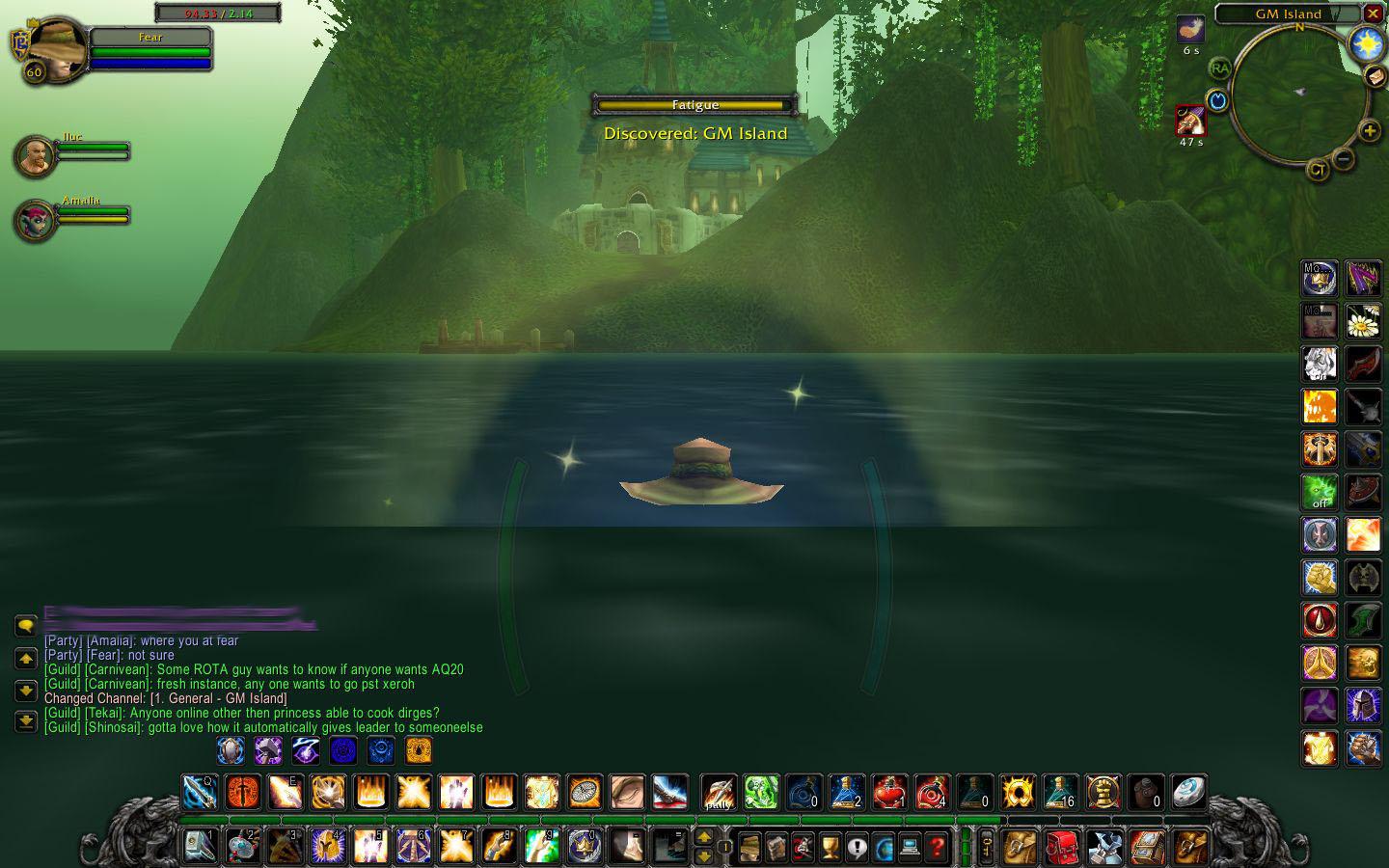Click the ability icon labeled 'off'
The height and width of the screenshot is (868, 1389).
[1320, 493]
